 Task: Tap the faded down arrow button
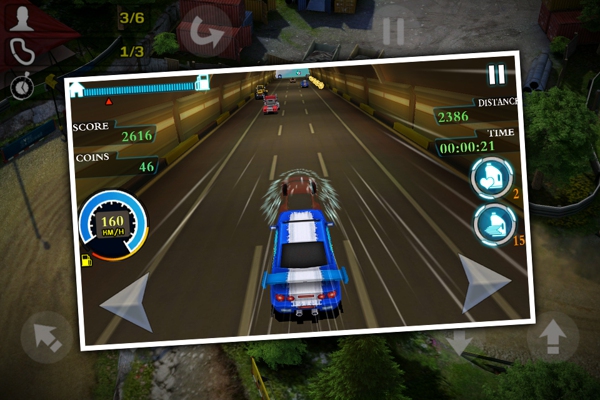(460, 343)
